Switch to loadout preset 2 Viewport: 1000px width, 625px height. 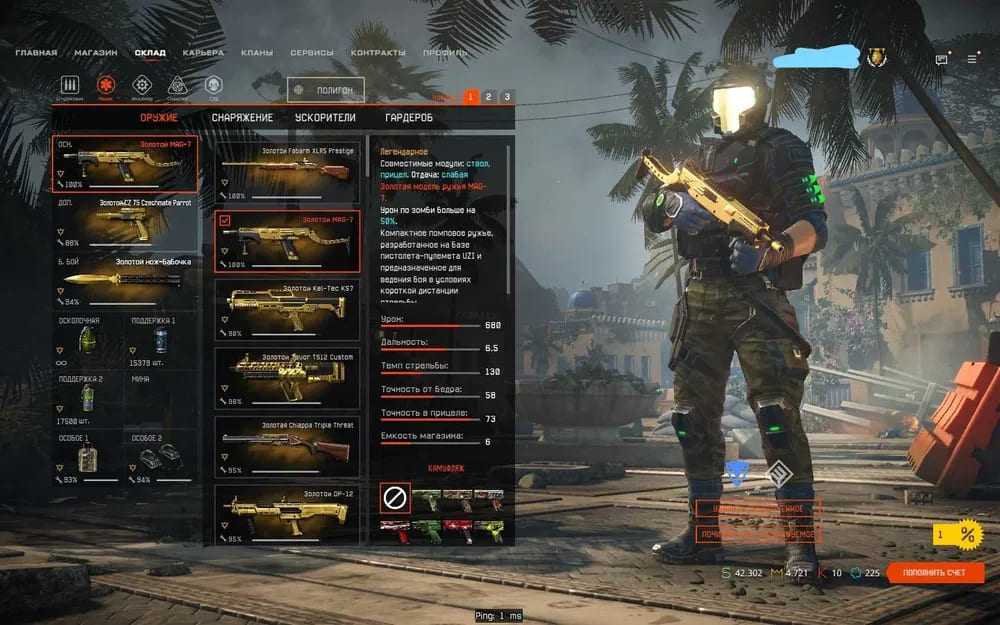click(488, 97)
